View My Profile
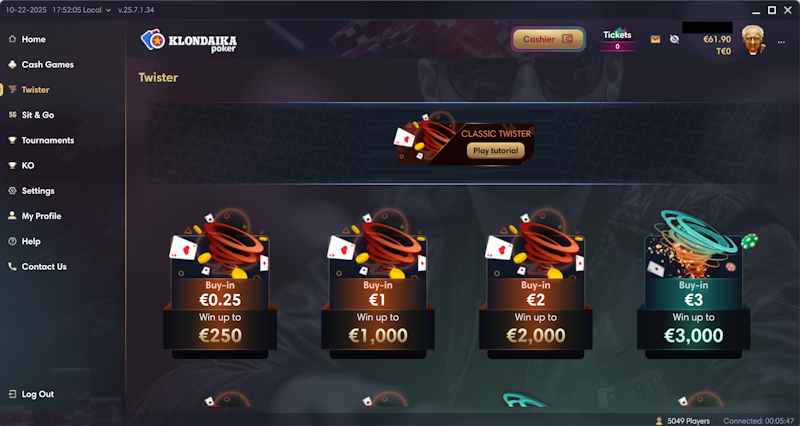This screenshot has width=800, height=426. 41,216
